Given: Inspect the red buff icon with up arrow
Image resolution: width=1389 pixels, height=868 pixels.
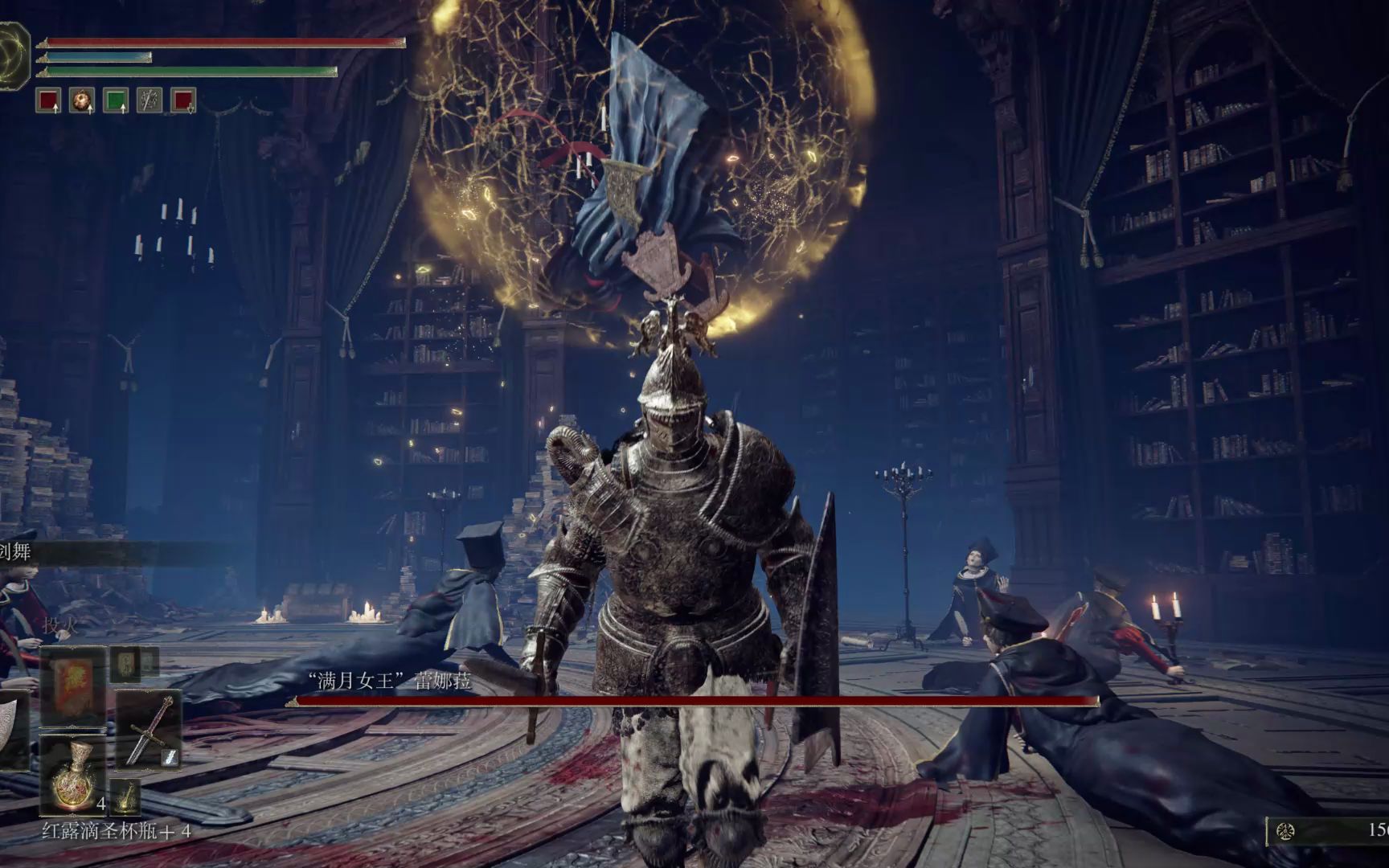Looking at the screenshot, I should click(x=48, y=100).
